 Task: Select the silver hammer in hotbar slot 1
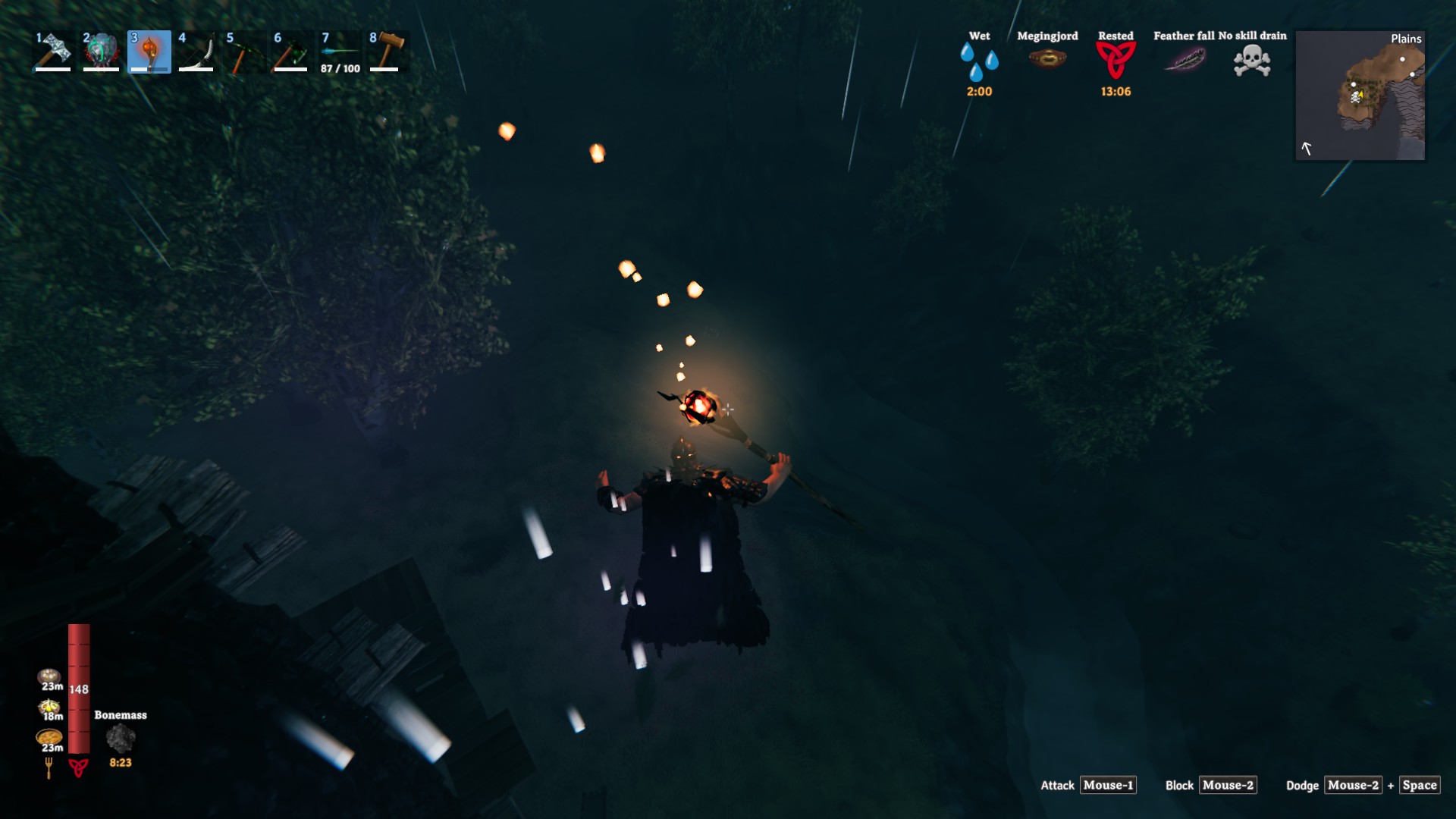pyautogui.click(x=53, y=51)
